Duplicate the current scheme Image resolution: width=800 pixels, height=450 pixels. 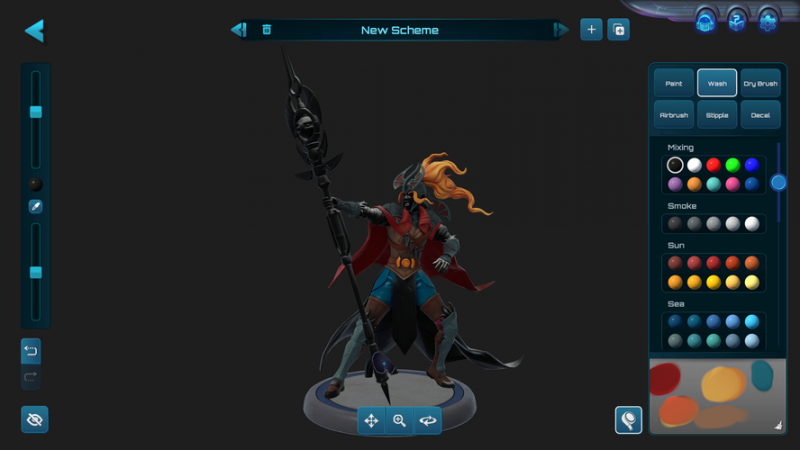(x=619, y=30)
